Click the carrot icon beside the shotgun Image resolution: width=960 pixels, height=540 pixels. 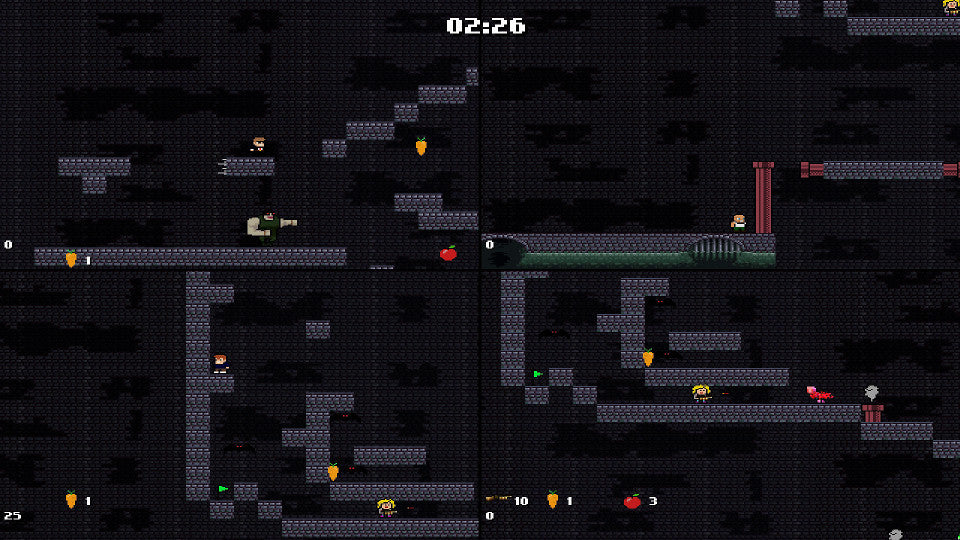tap(552, 500)
